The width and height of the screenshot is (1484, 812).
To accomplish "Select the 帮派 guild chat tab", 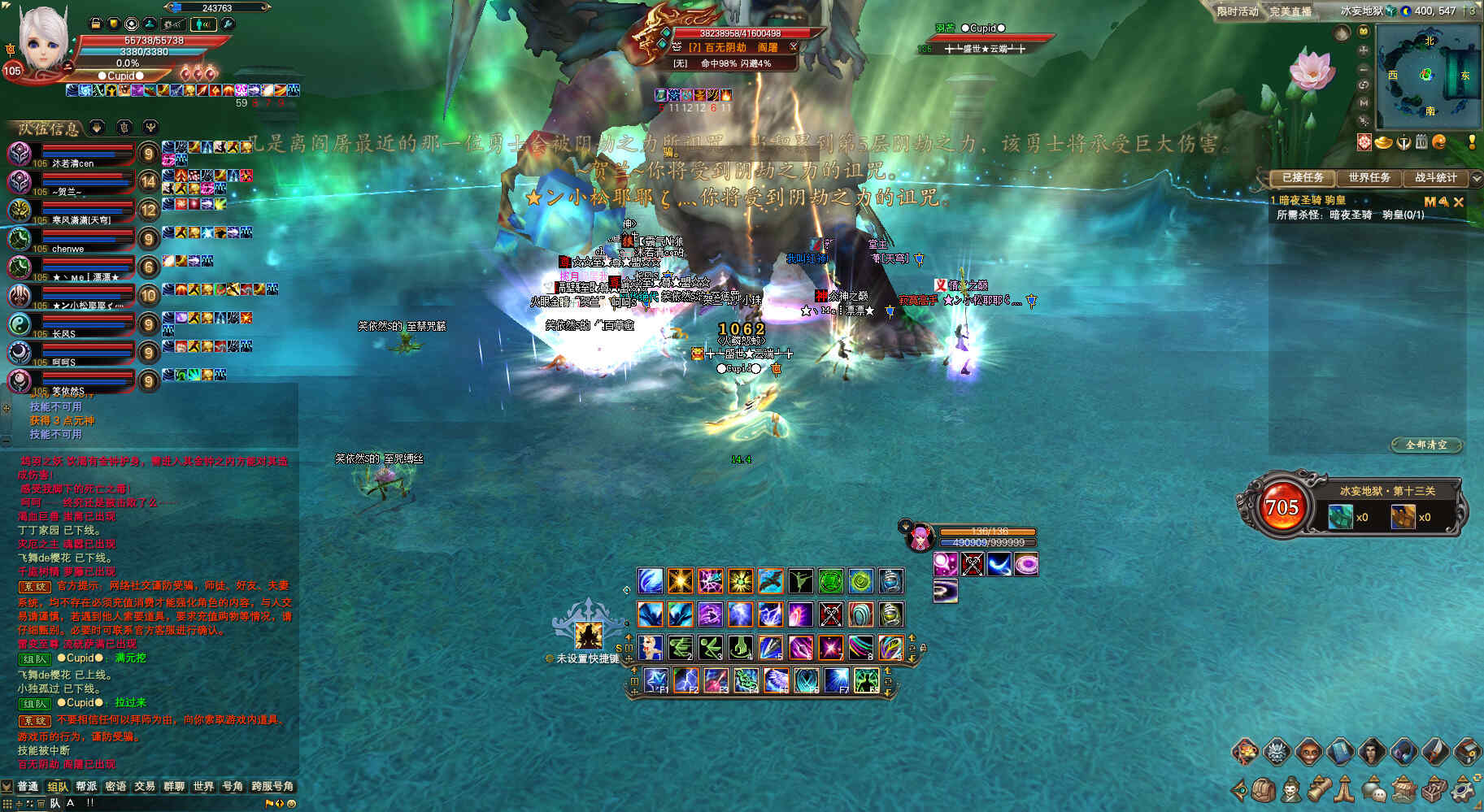I will point(86,786).
